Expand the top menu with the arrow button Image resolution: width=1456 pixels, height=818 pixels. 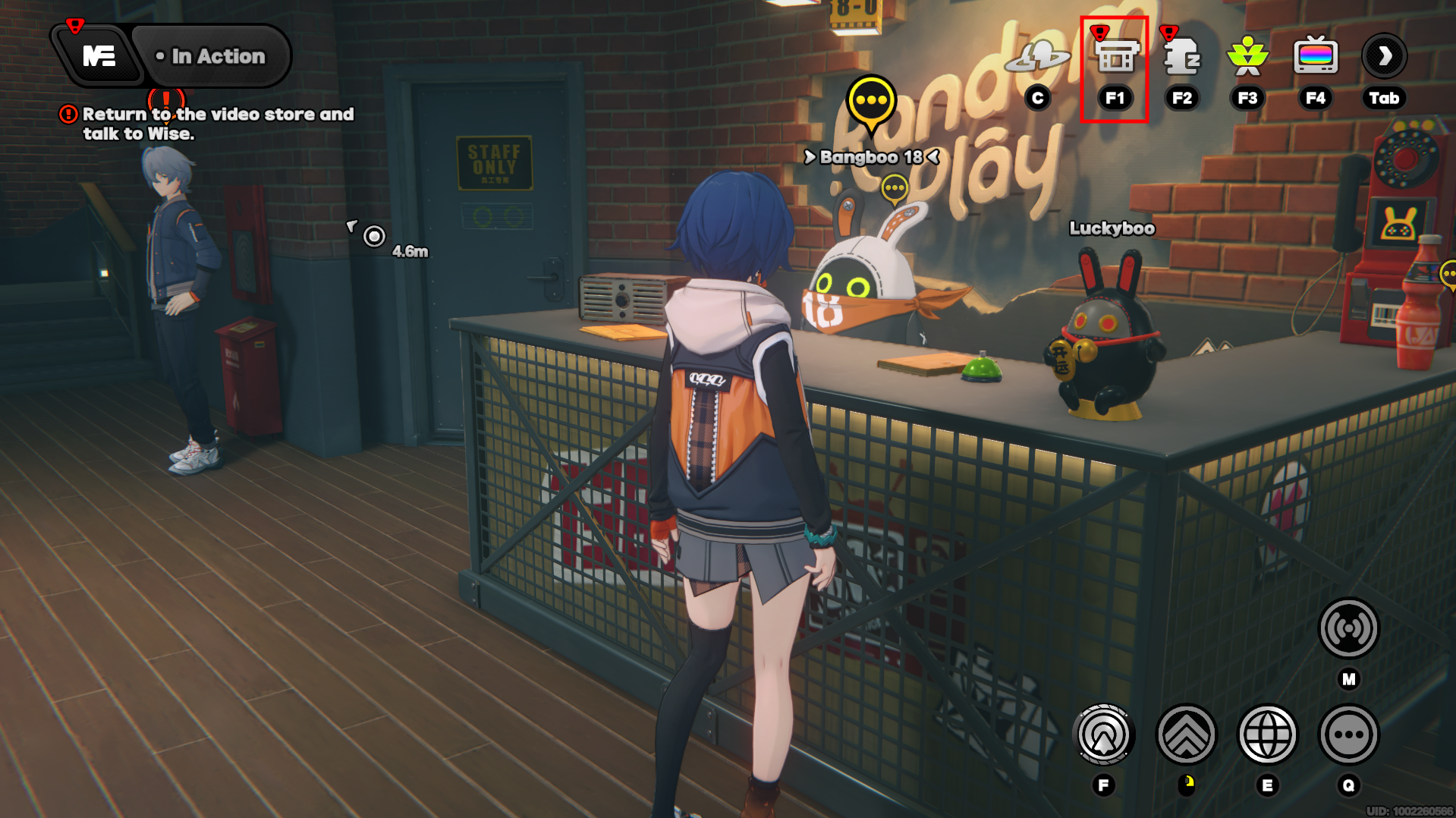[x=1384, y=56]
